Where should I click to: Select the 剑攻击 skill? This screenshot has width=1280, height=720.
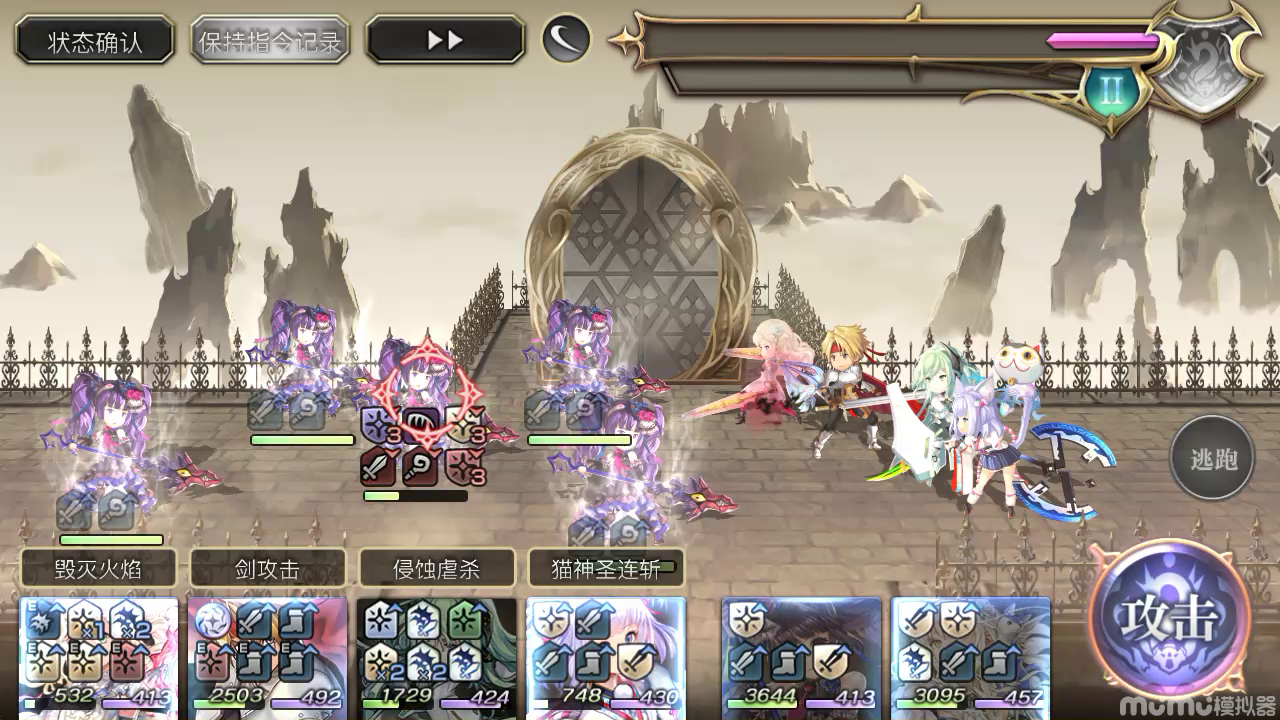[266, 568]
